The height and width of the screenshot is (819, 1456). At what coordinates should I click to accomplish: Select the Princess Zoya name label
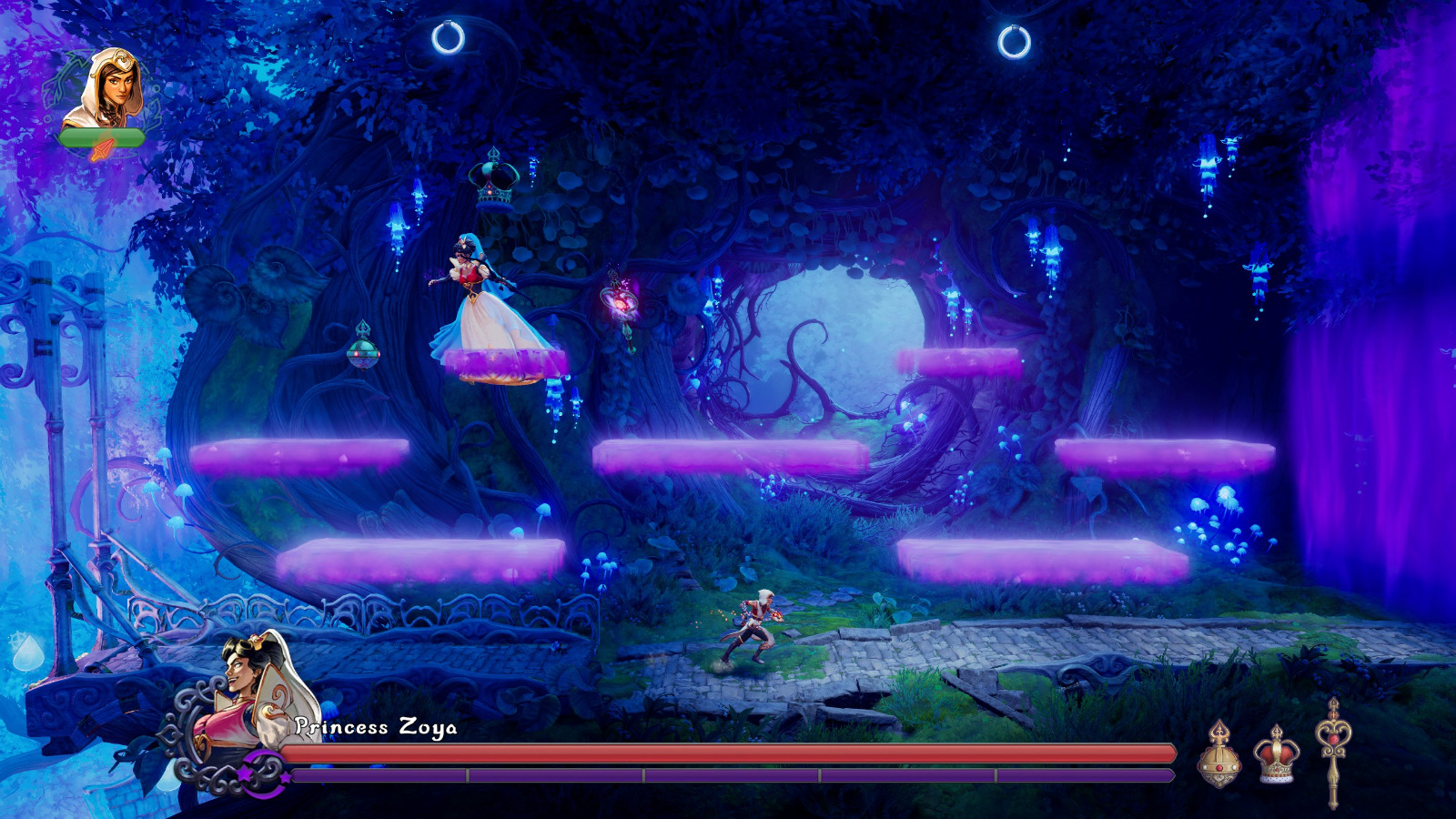pyautogui.click(x=376, y=727)
